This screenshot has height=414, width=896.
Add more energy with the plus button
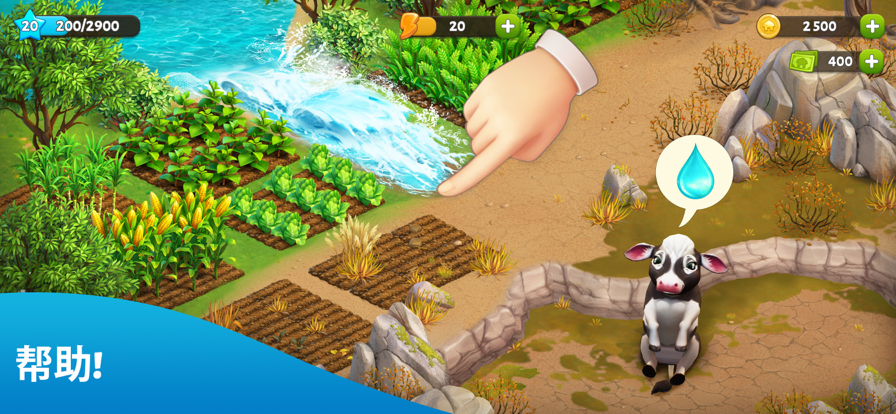(507, 26)
